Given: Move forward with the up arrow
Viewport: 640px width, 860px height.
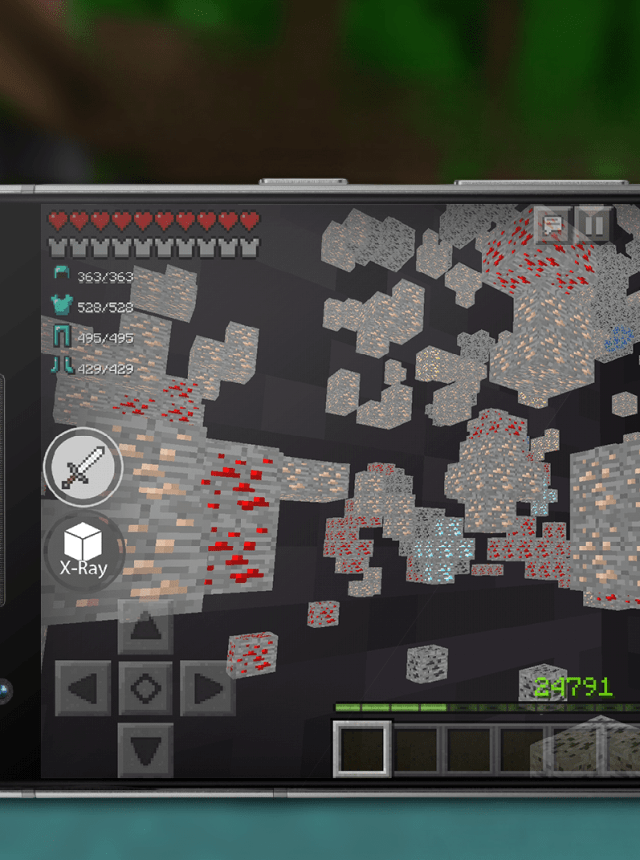Looking at the screenshot, I should click(145, 629).
